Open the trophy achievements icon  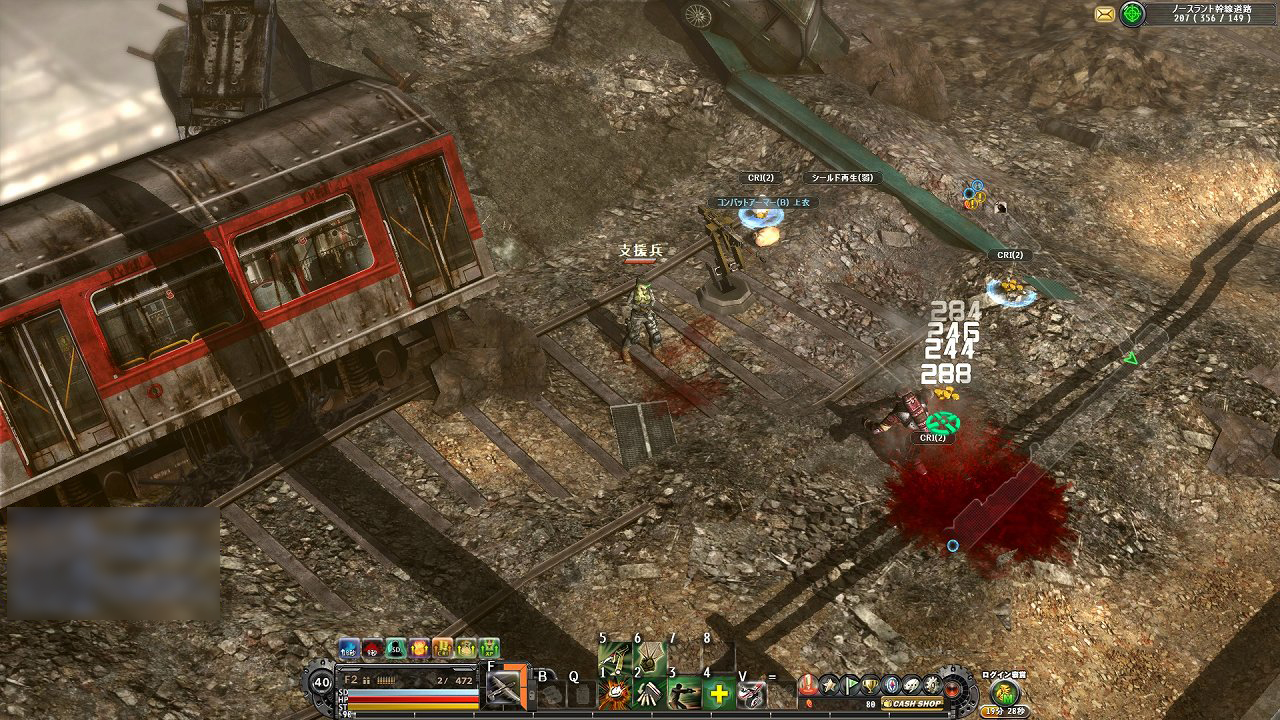coord(869,685)
